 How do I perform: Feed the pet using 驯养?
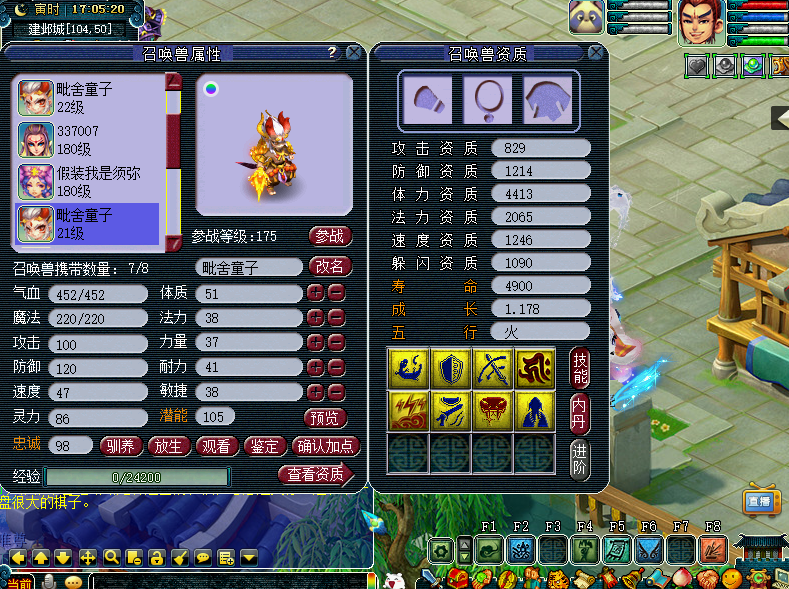click(x=122, y=446)
